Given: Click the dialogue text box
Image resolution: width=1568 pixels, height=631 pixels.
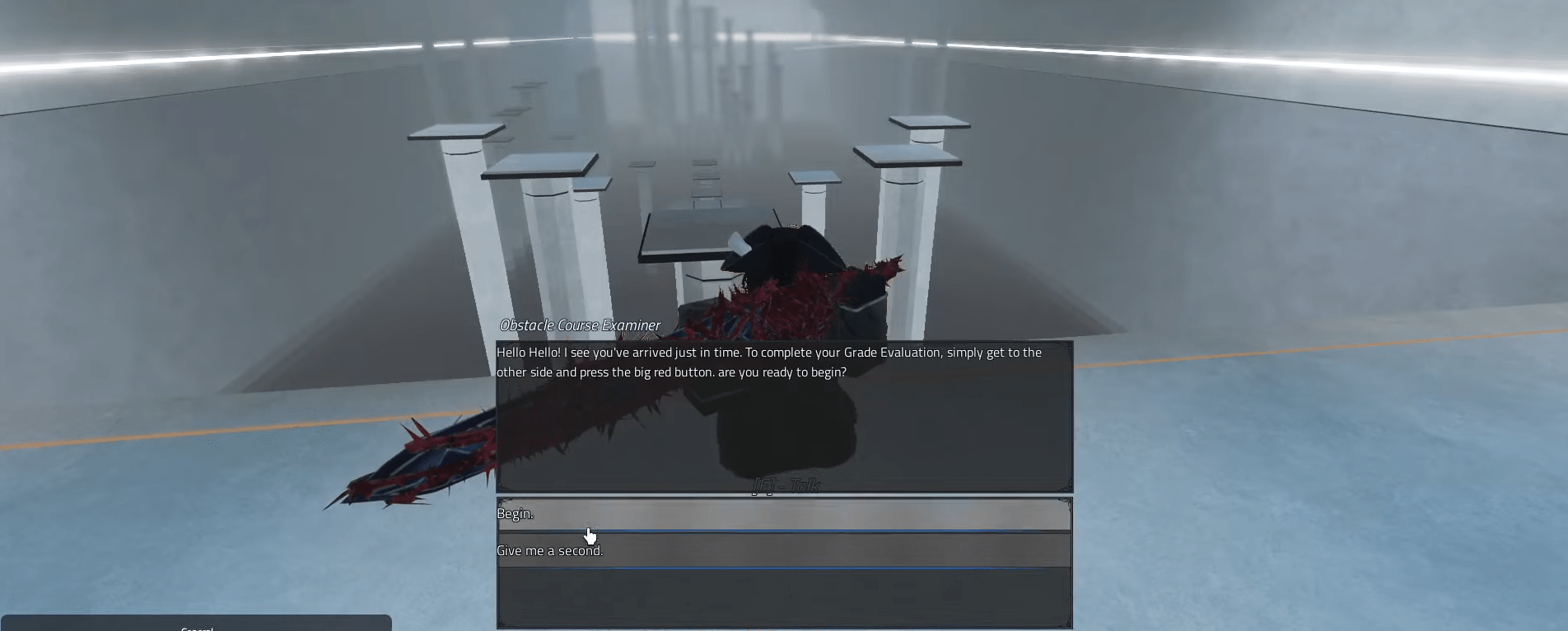Looking at the screenshot, I should [x=782, y=412].
